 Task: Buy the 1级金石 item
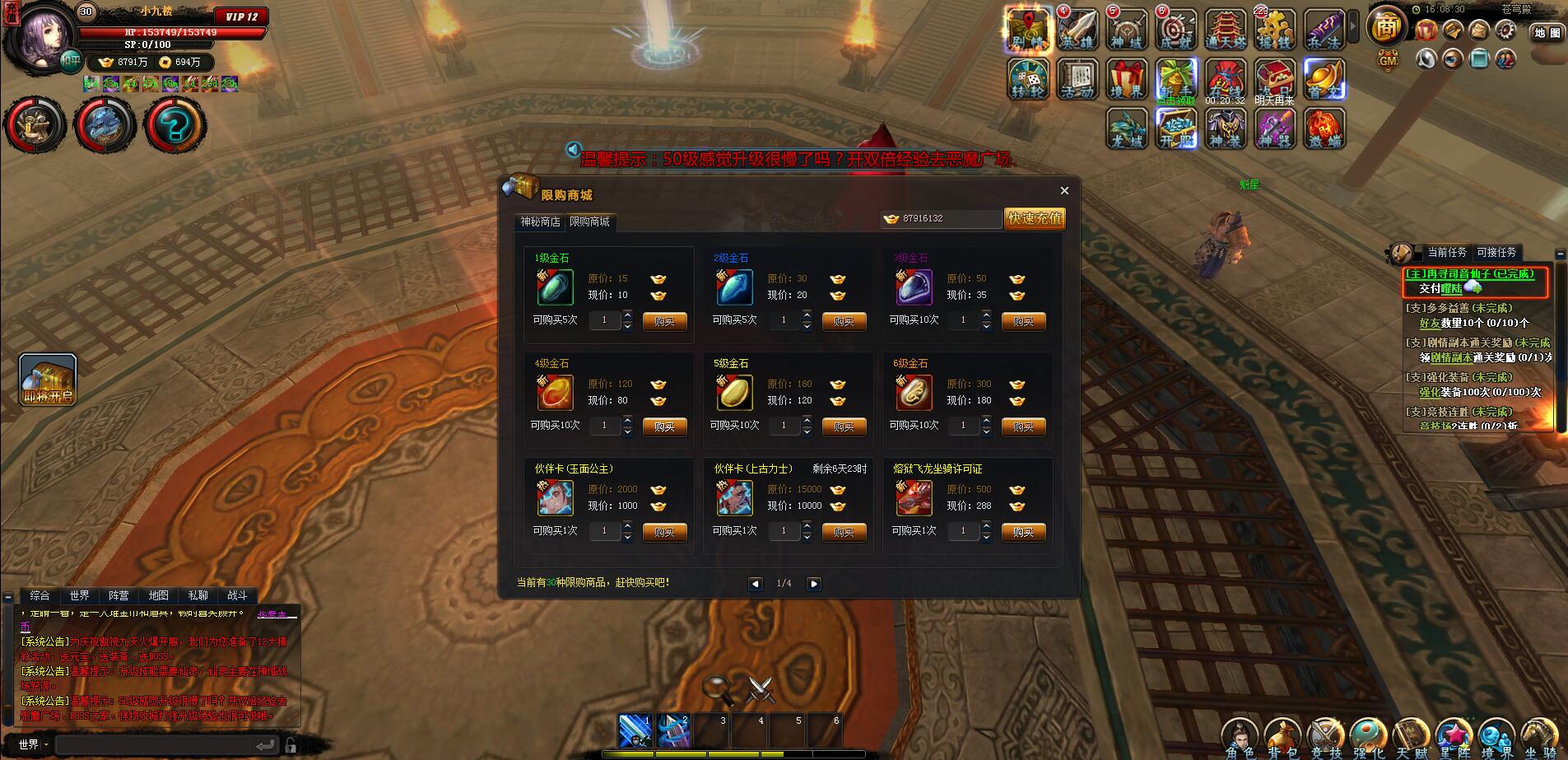[x=664, y=321]
